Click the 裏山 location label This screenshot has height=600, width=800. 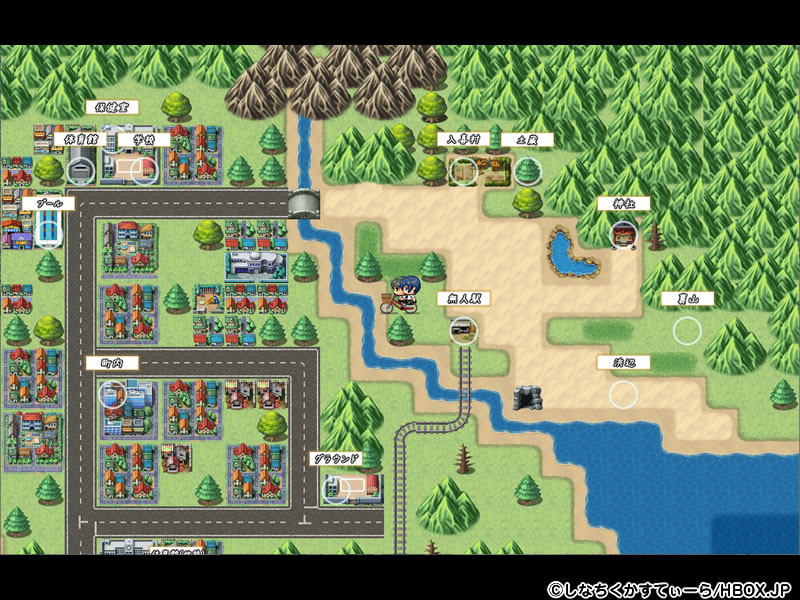coord(687,299)
